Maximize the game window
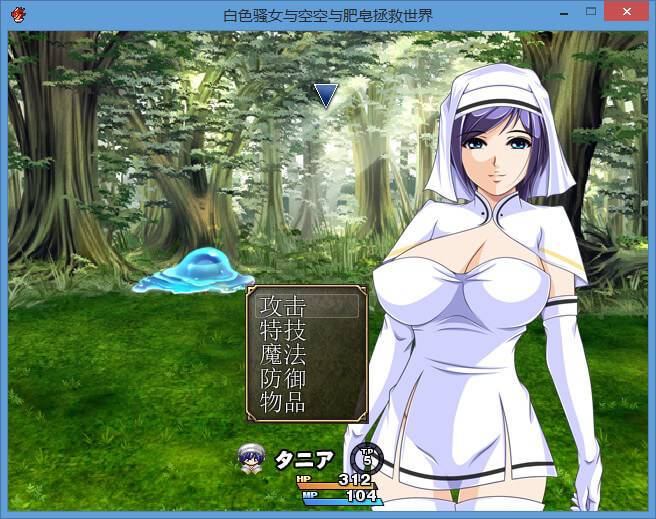The width and height of the screenshot is (656, 519). click(x=590, y=13)
